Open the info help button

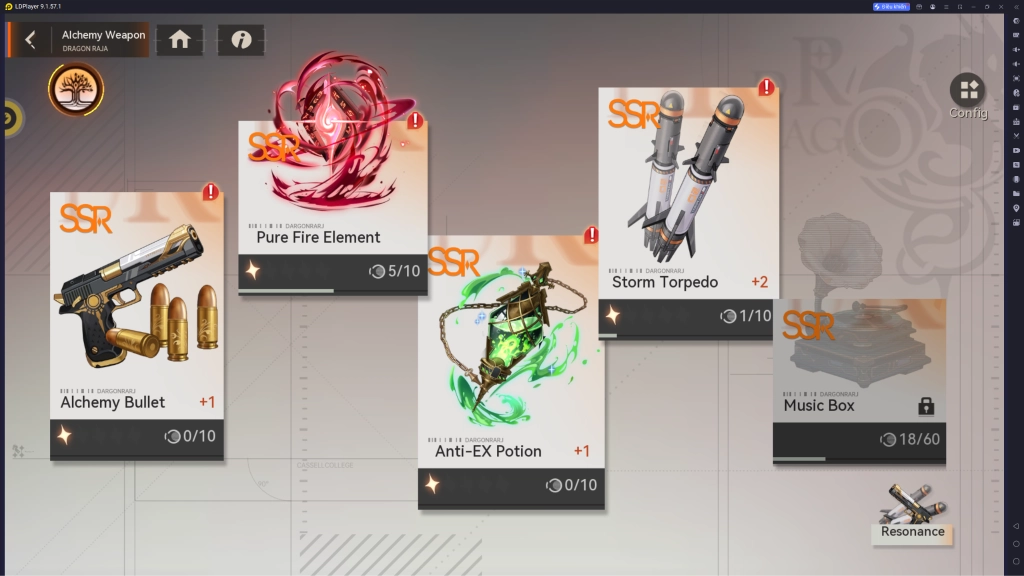tap(241, 40)
